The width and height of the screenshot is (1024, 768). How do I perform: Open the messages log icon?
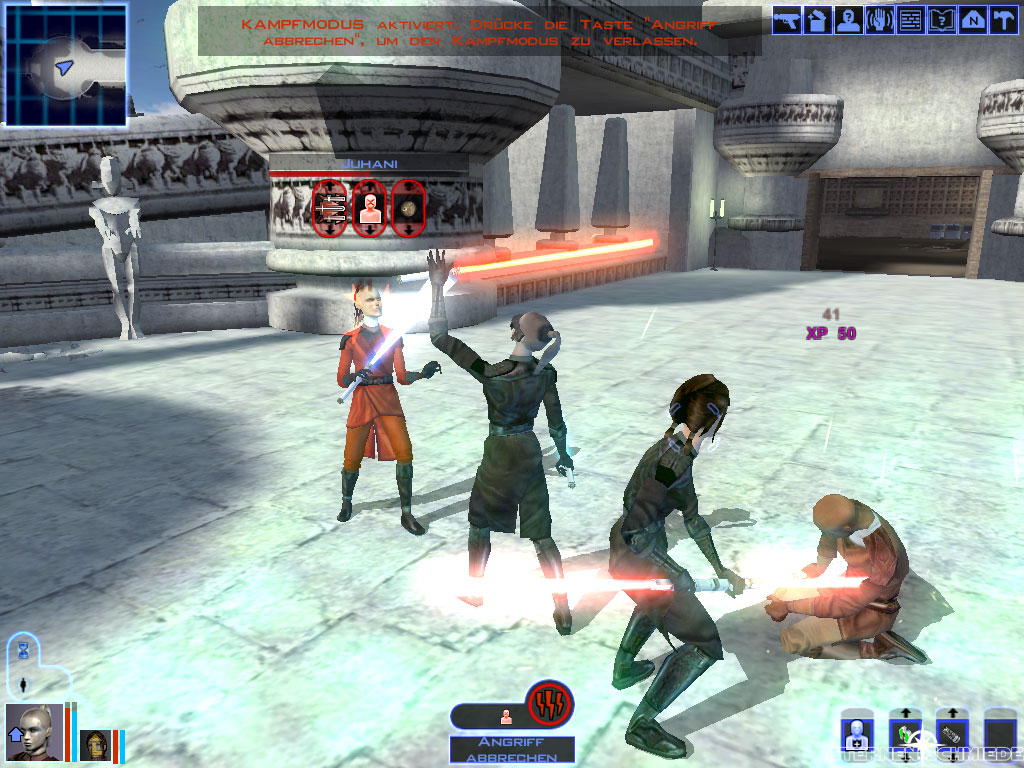click(910, 20)
